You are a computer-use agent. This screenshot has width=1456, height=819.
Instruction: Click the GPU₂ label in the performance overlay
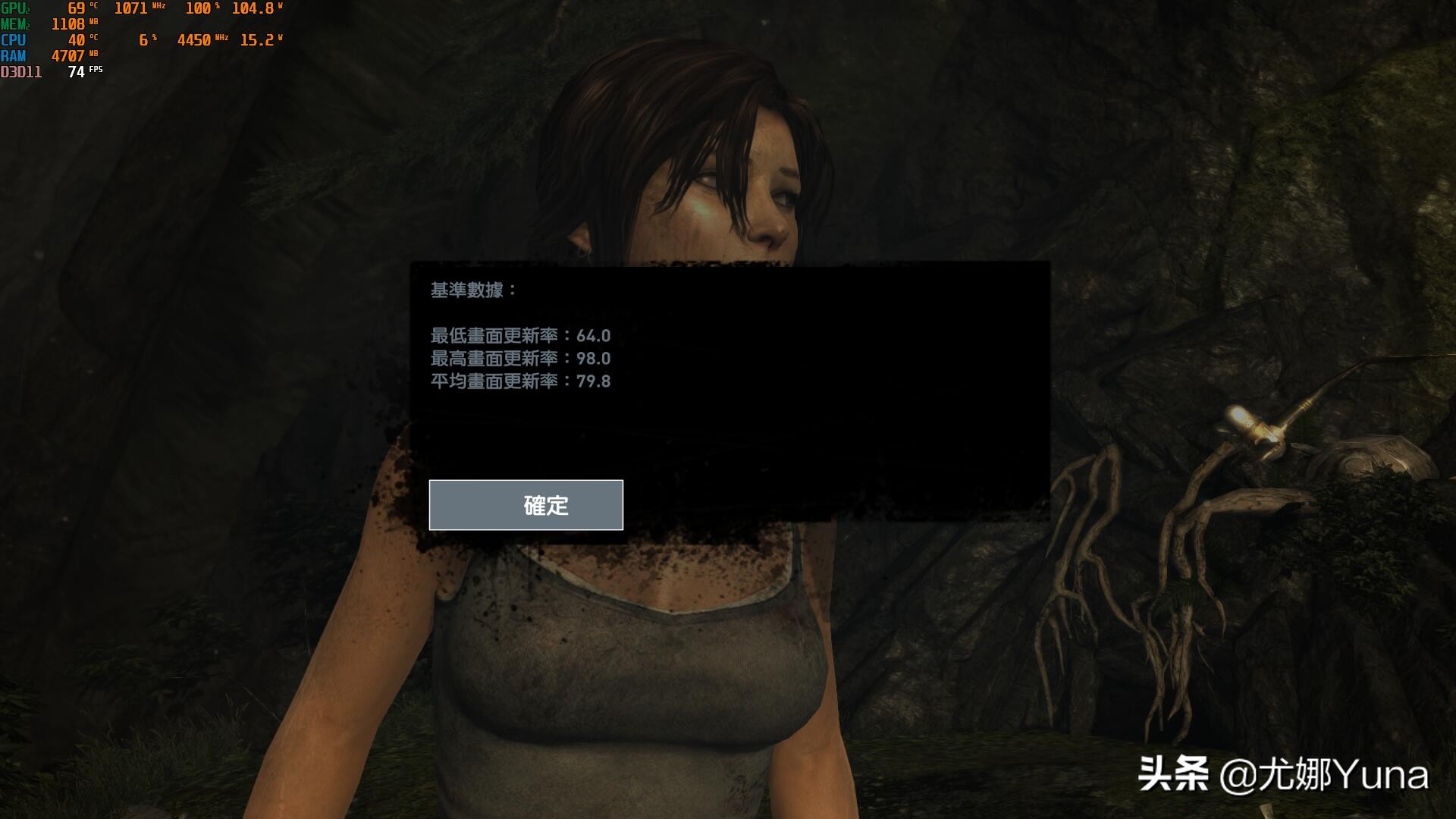click(x=15, y=9)
